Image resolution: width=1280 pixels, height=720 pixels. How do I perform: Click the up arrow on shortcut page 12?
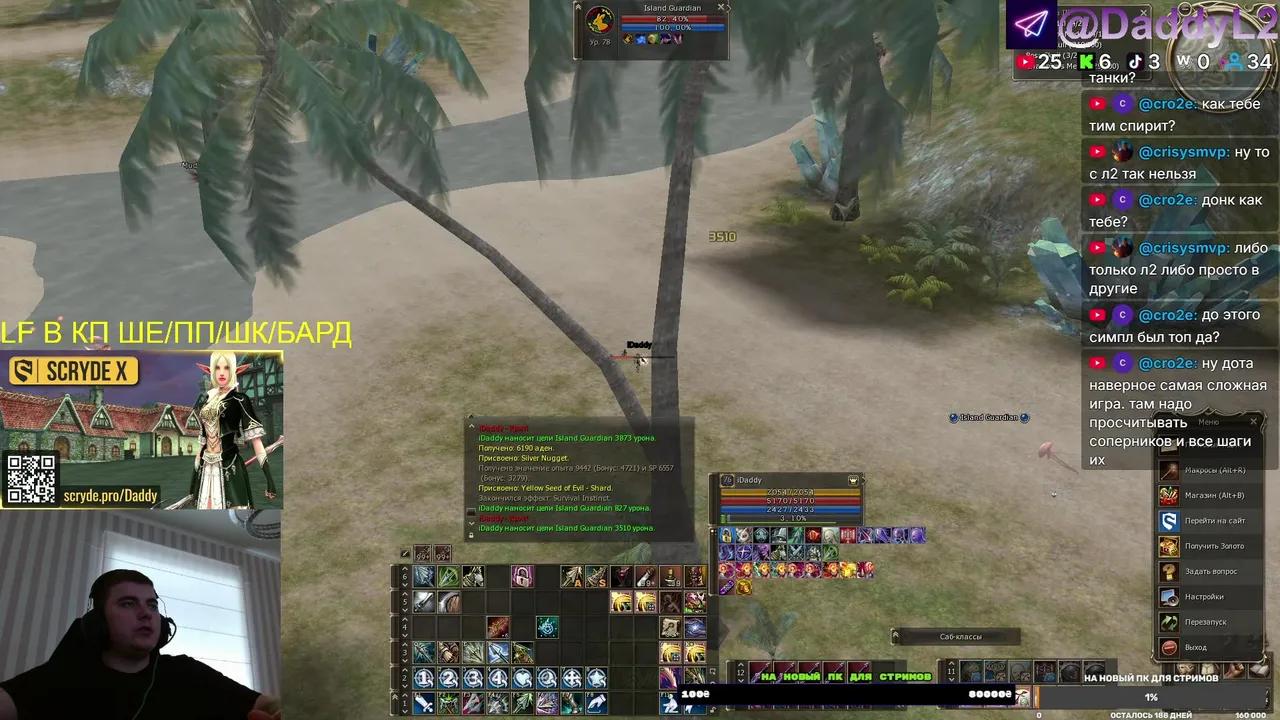coord(741,665)
